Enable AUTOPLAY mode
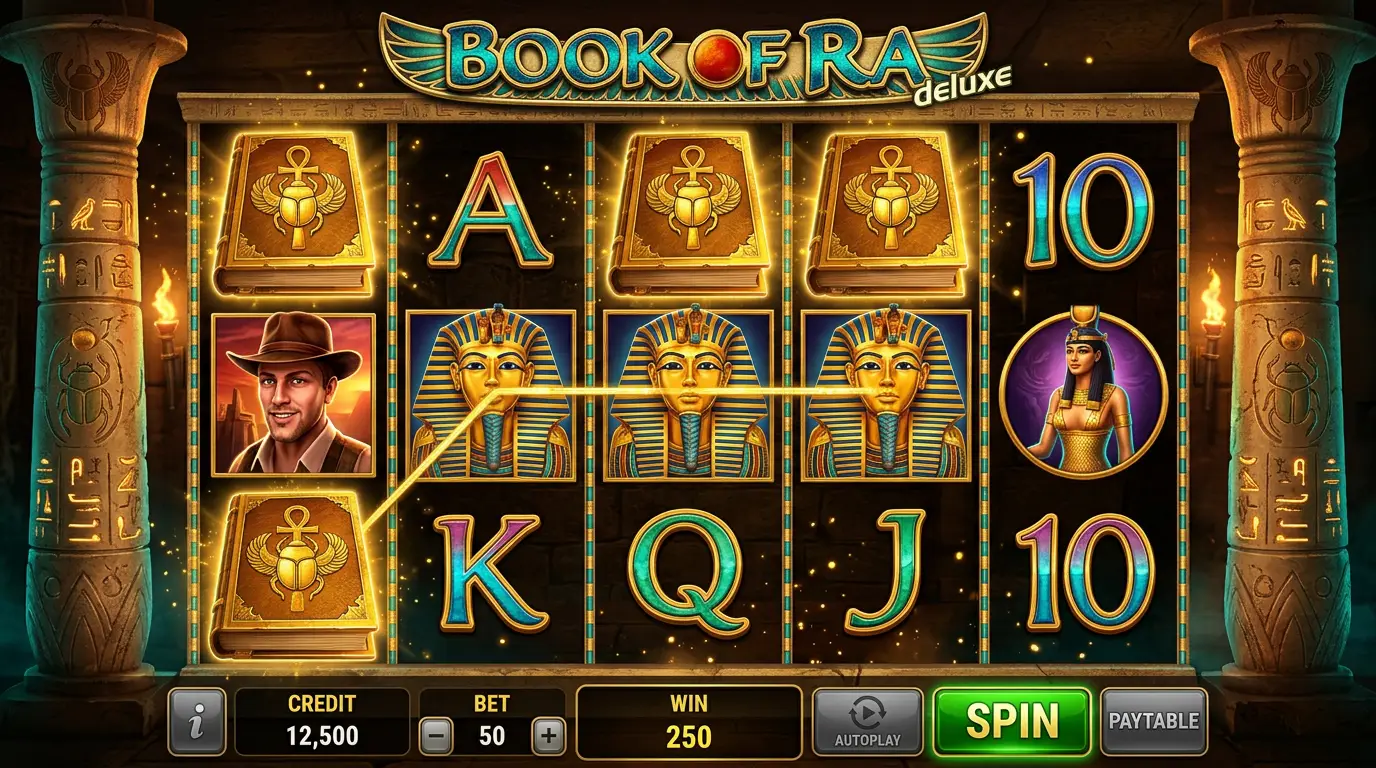This screenshot has width=1376, height=768. tap(866, 719)
